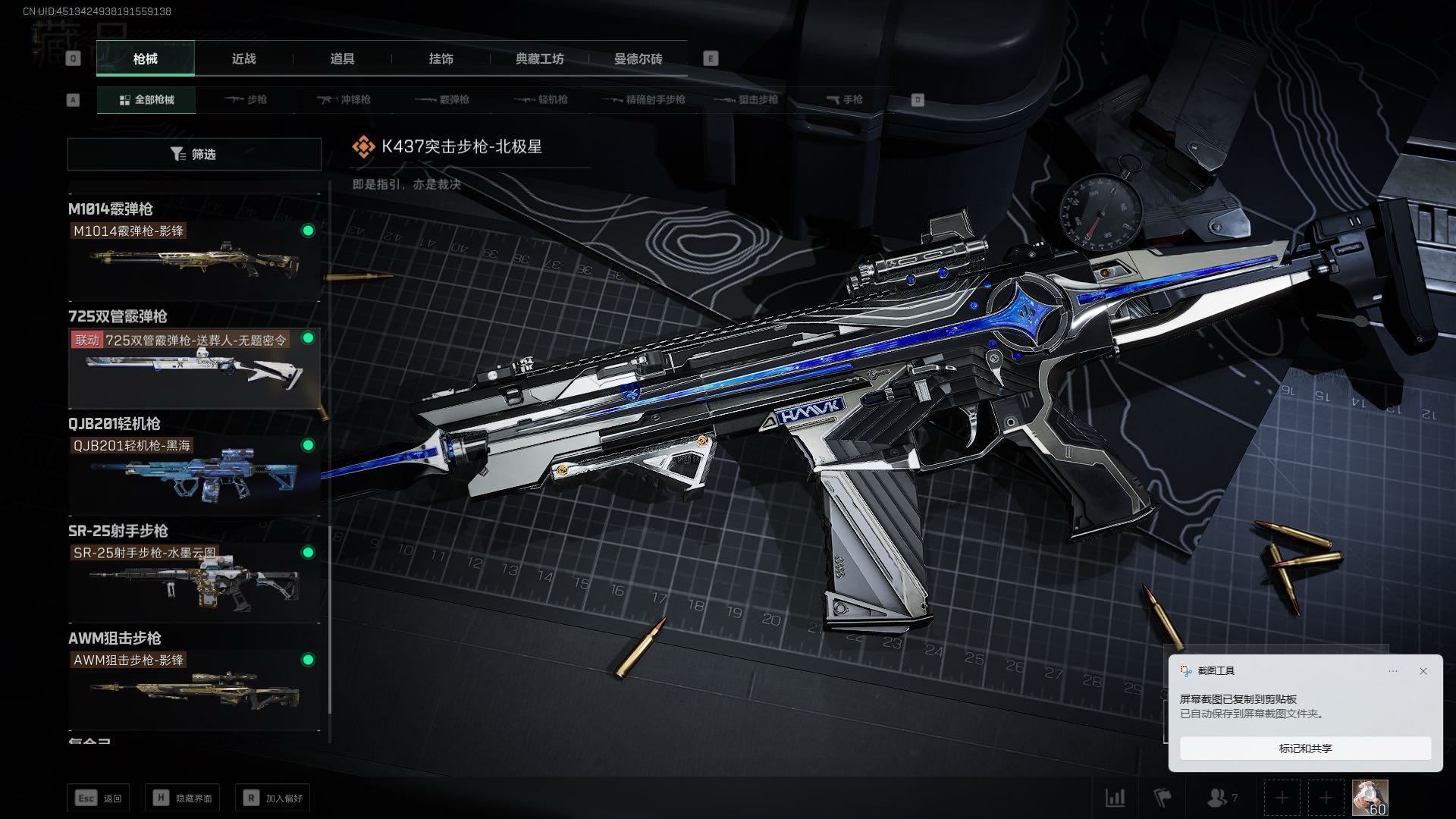Select the 精确射手步枪 marksman rifle category
The height and width of the screenshot is (819, 1456).
pyautogui.click(x=644, y=99)
